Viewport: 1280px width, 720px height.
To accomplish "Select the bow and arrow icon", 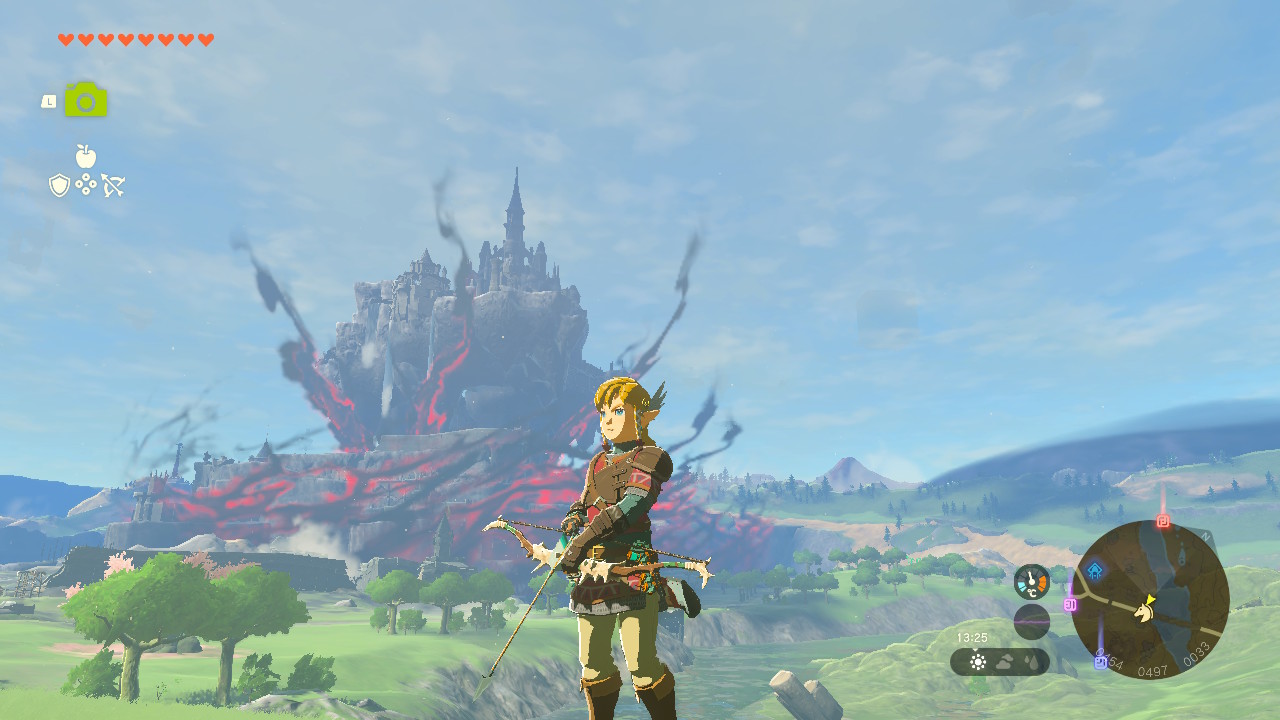I will pyautogui.click(x=112, y=184).
